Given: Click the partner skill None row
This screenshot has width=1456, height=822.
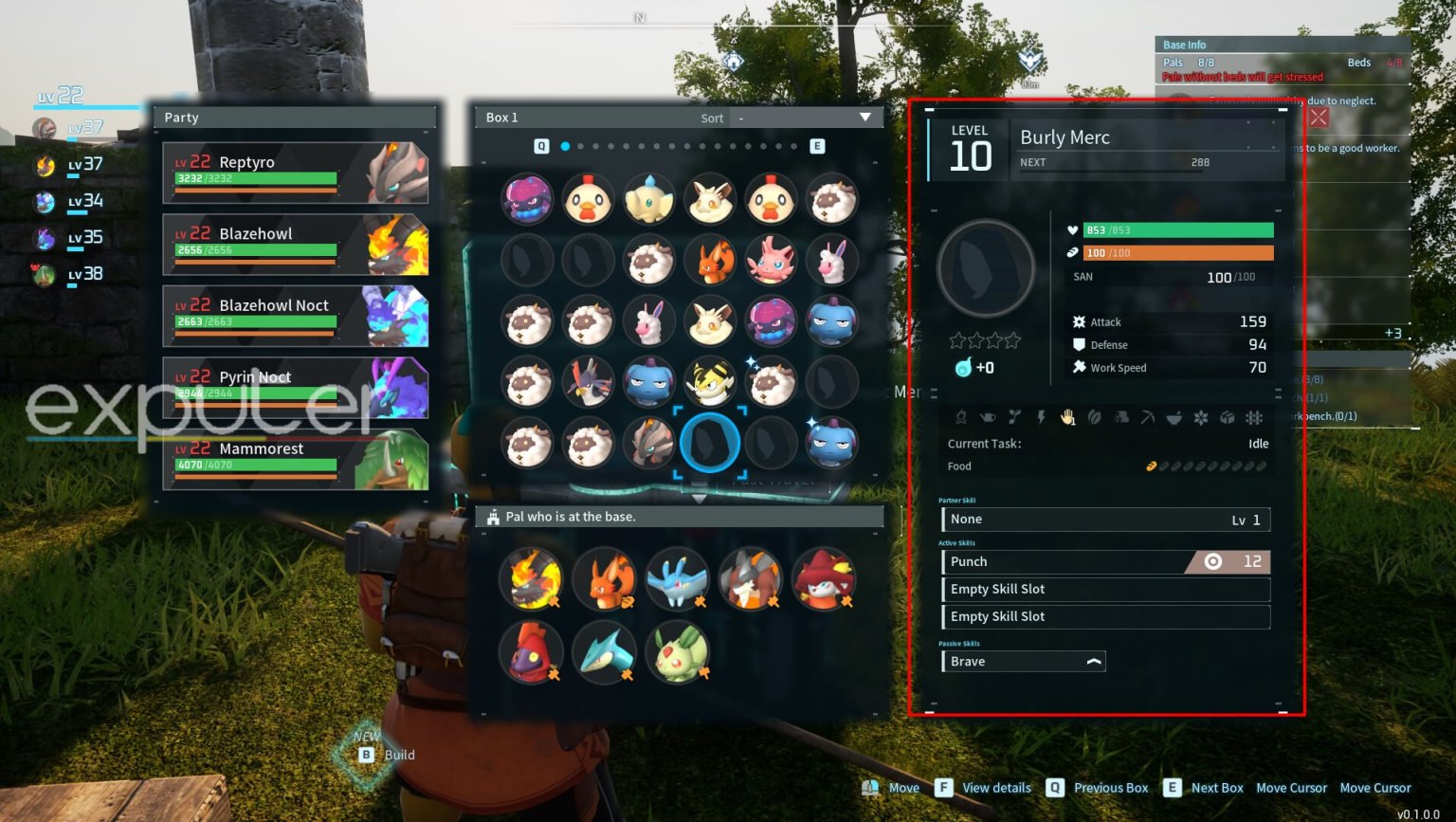Looking at the screenshot, I should [1105, 520].
